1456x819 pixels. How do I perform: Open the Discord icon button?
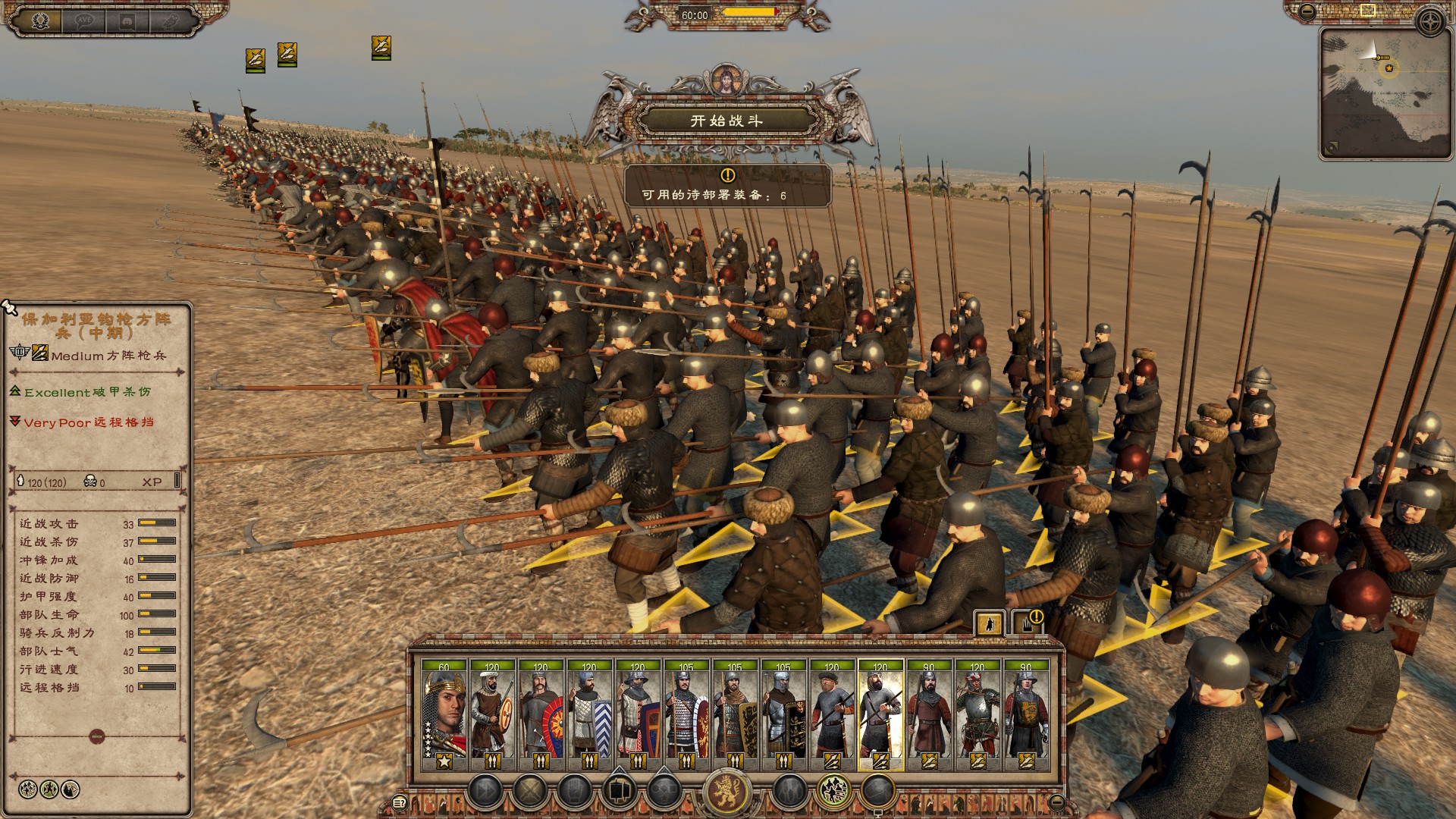coord(127,21)
